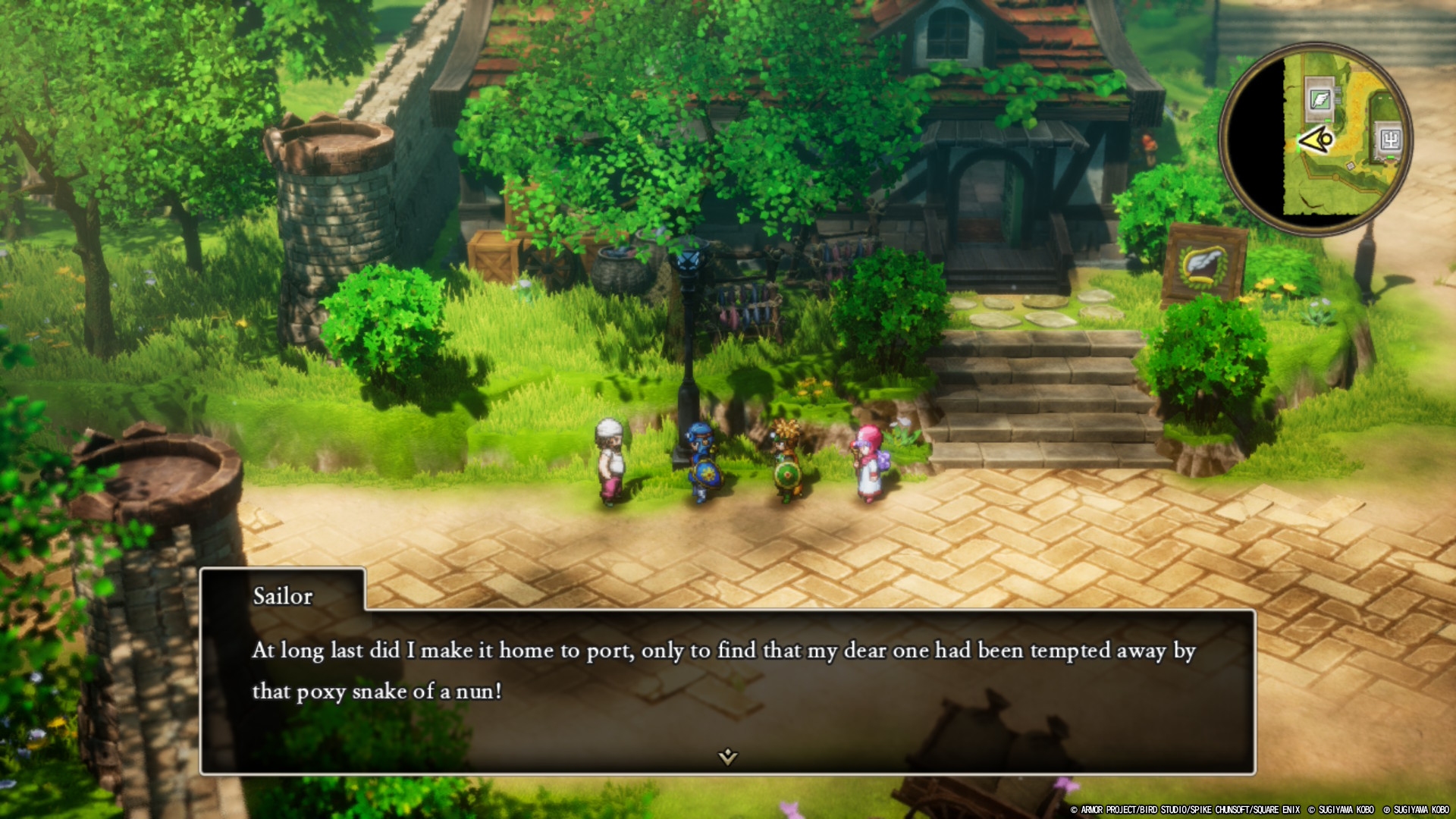Select the building marker at minimap's right edge

pos(1389,140)
